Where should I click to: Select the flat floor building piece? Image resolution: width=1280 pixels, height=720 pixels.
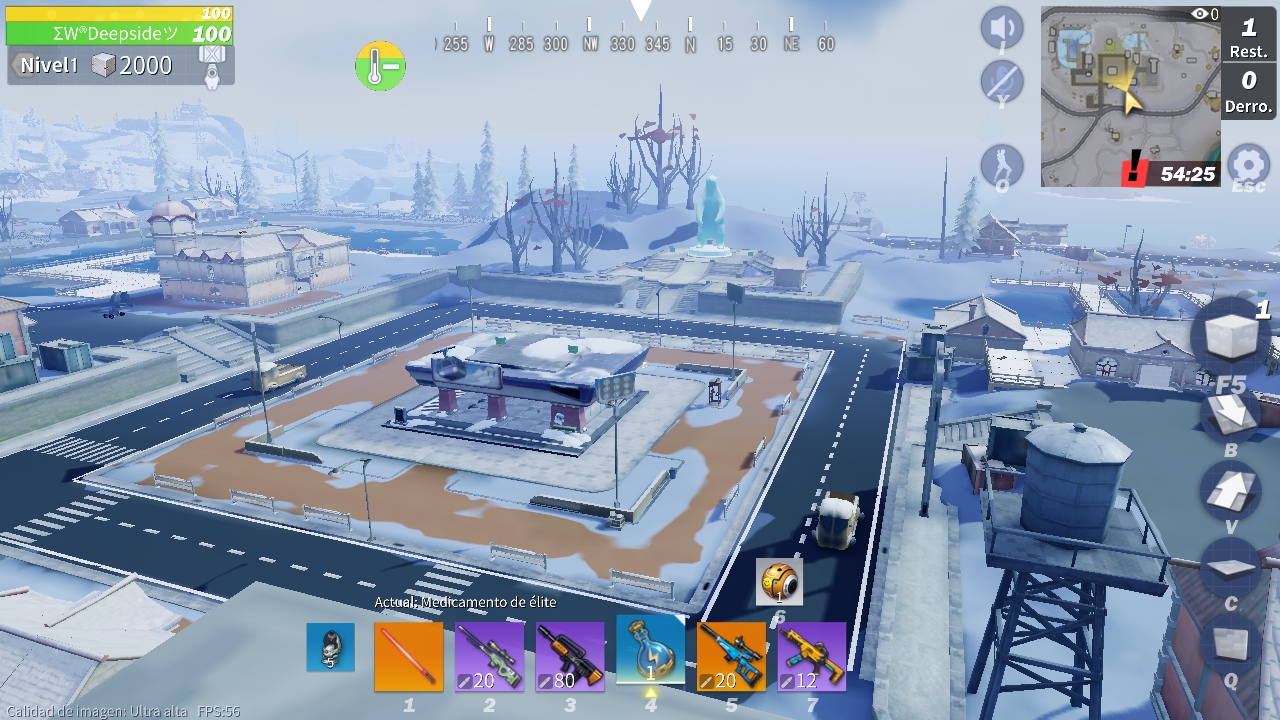point(1231,568)
